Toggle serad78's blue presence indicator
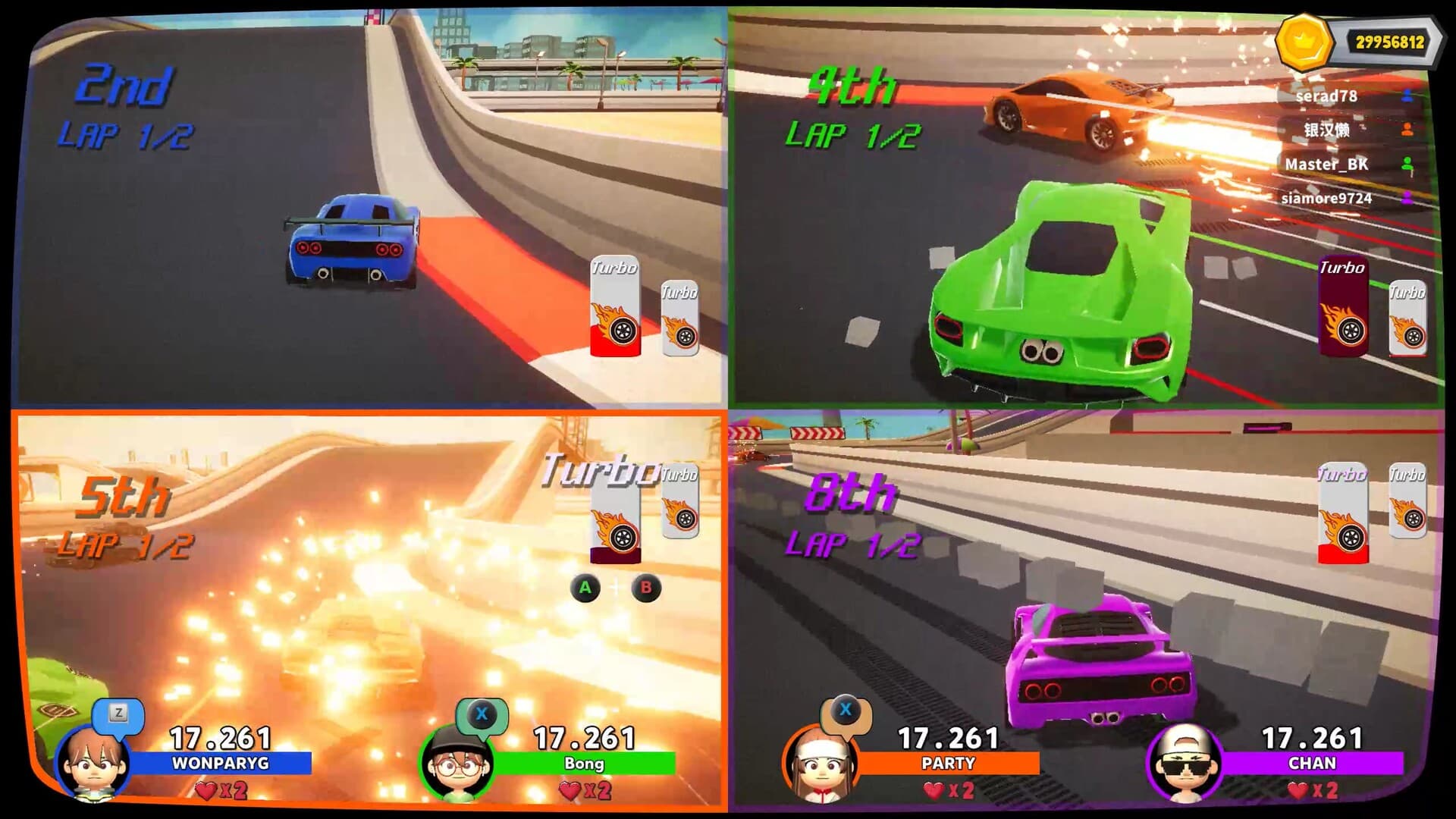This screenshot has height=819, width=1456. (x=1407, y=97)
